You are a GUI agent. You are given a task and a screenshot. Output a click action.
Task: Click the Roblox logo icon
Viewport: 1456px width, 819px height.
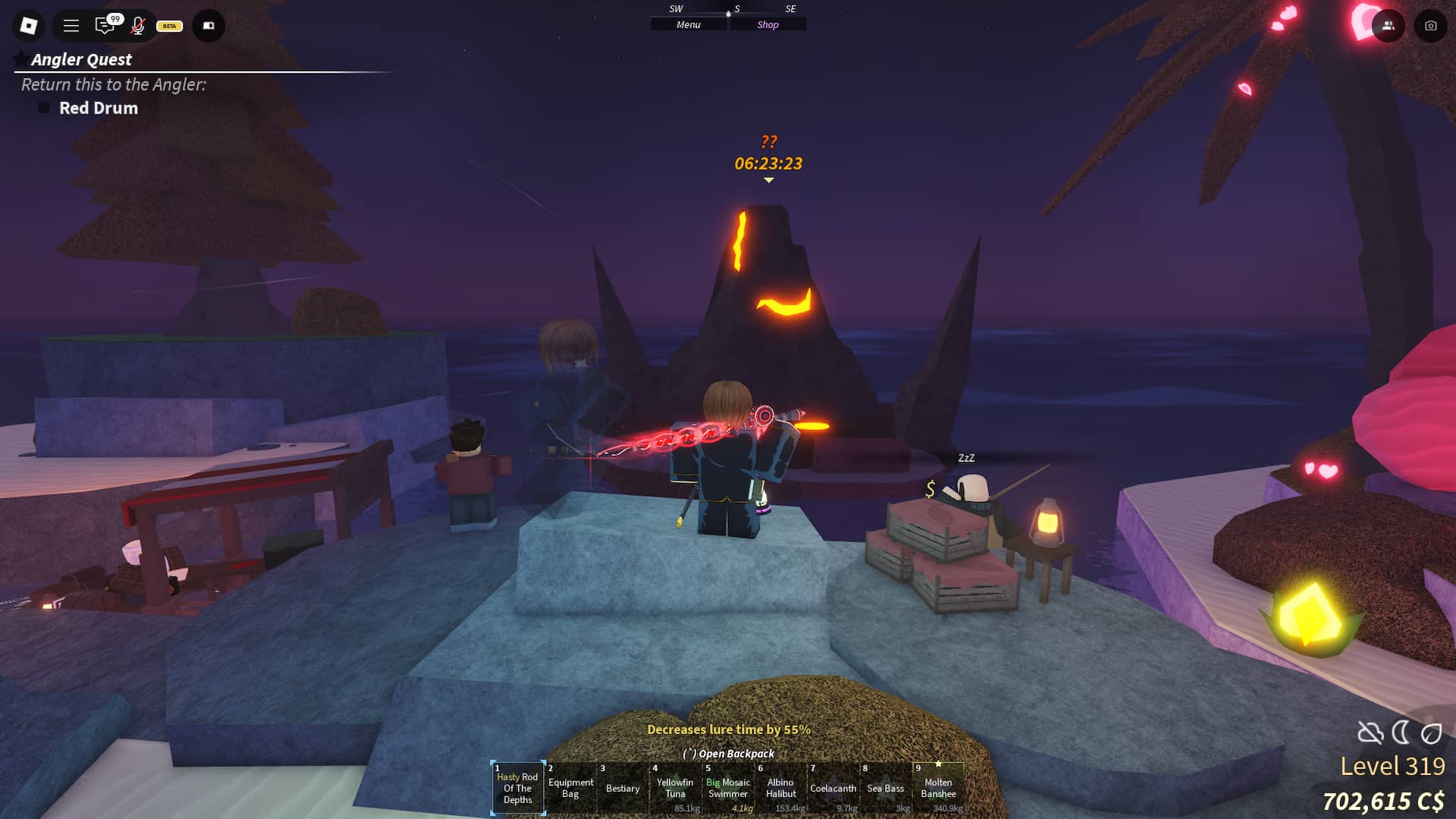tap(28, 25)
